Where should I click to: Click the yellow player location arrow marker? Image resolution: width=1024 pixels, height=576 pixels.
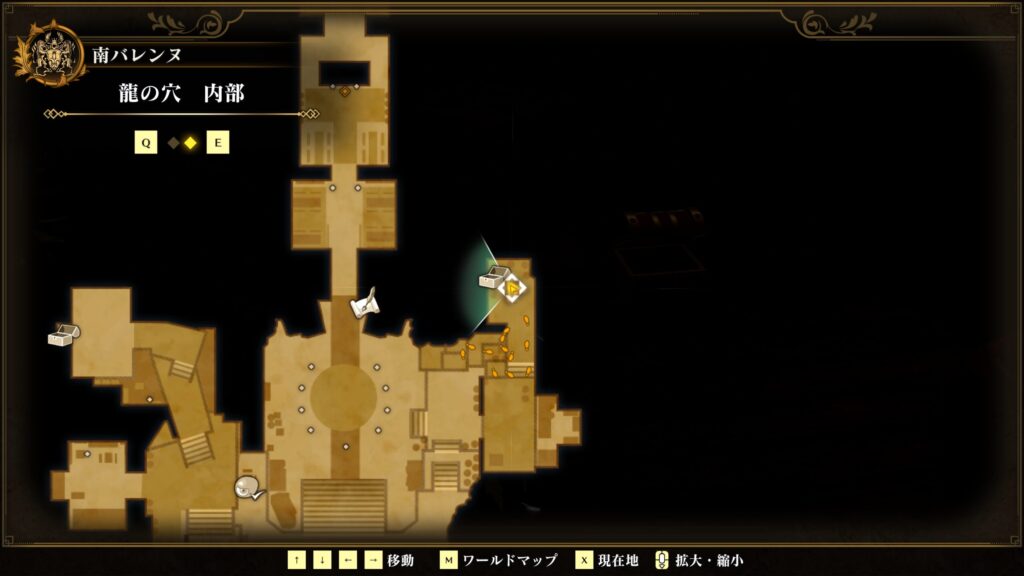[x=513, y=289]
